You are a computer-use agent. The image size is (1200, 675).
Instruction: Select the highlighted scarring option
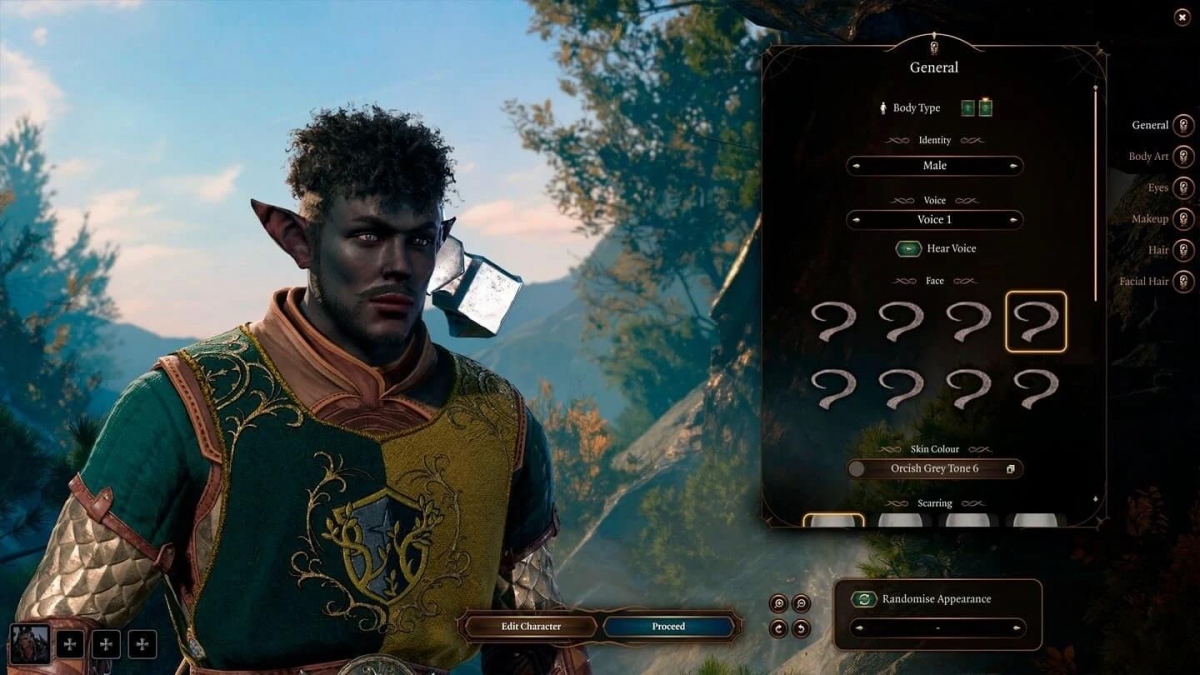pos(833,520)
